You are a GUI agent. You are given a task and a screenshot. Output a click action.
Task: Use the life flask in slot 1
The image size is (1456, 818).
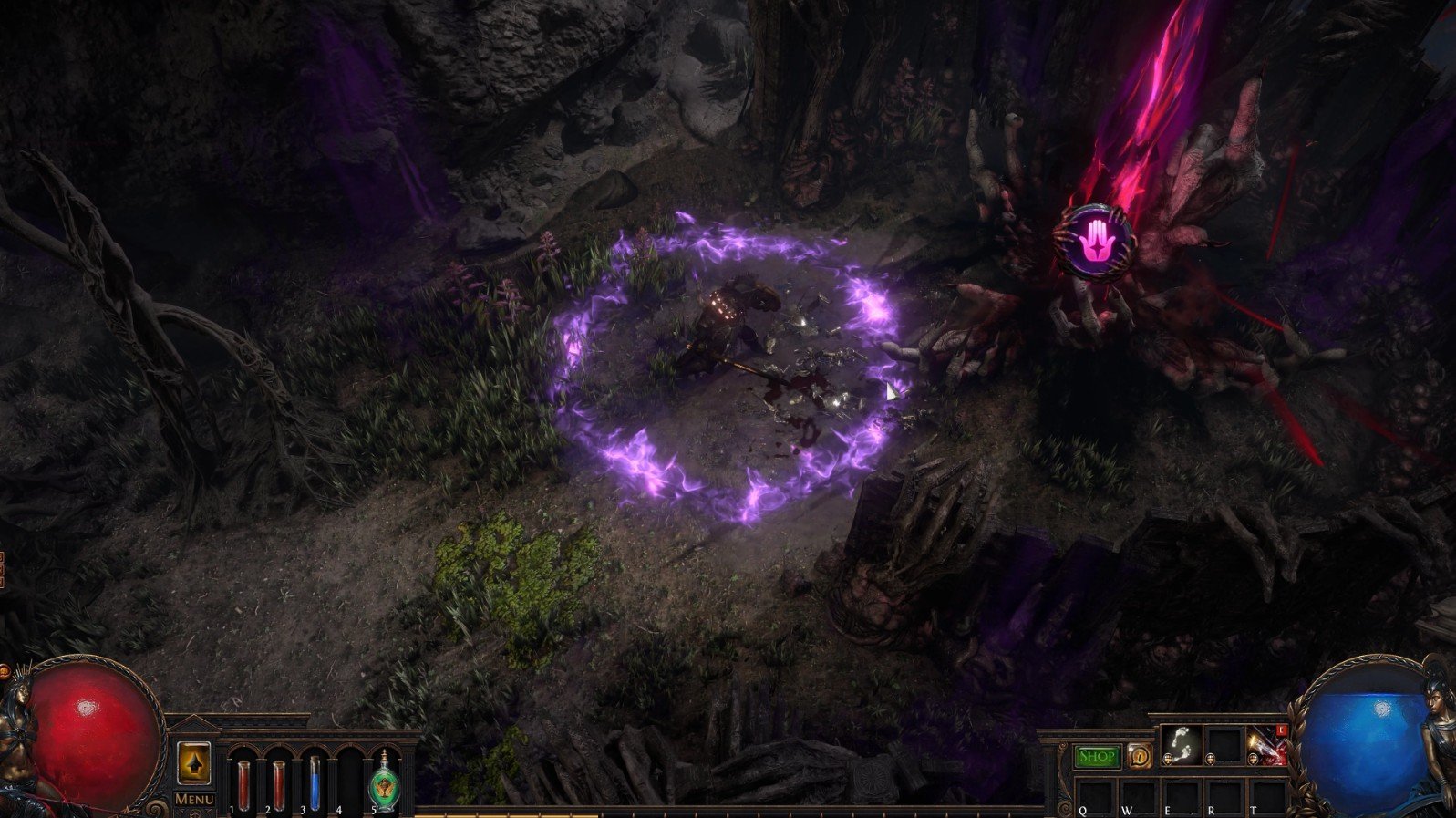click(x=243, y=782)
